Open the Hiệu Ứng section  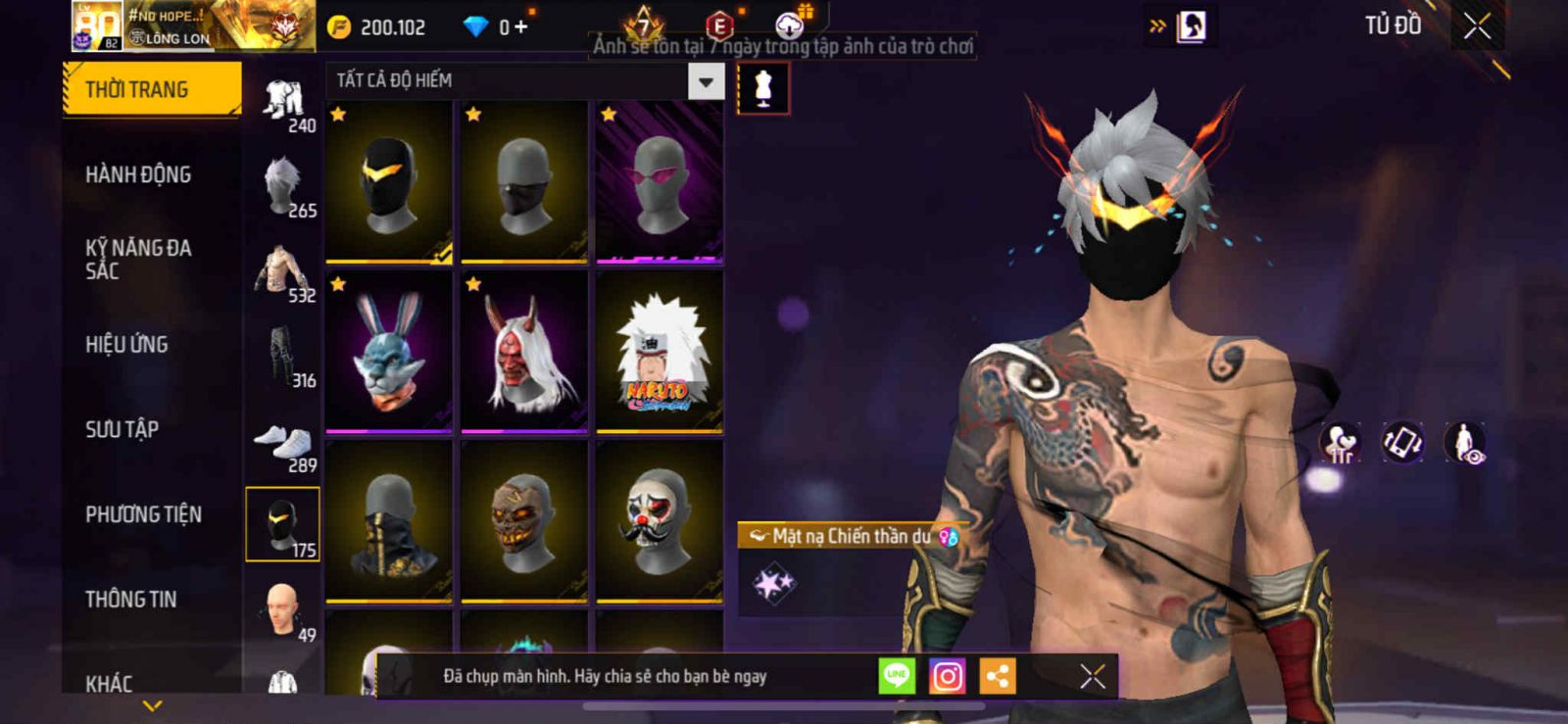pyautogui.click(x=126, y=344)
